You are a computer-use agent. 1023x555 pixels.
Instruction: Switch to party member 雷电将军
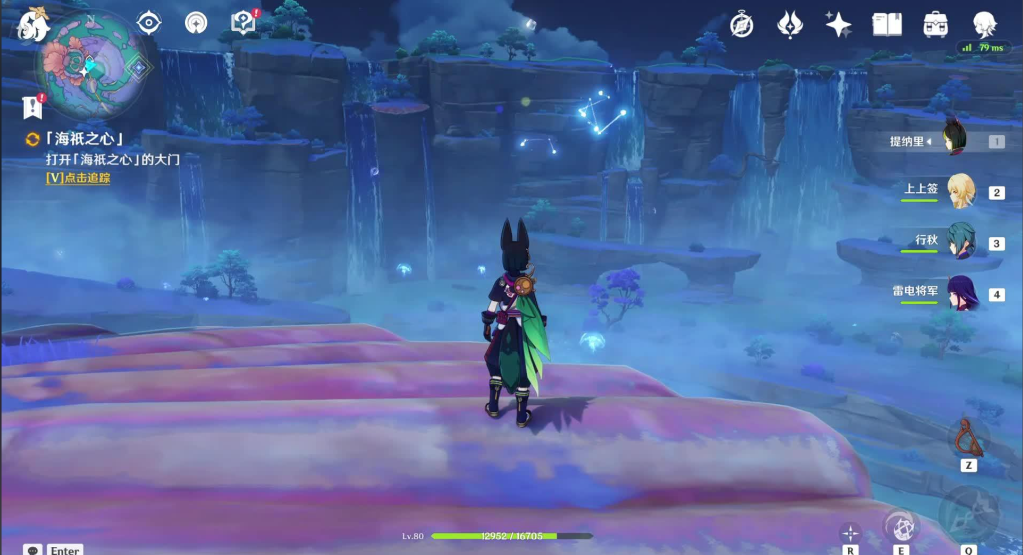(x=961, y=293)
